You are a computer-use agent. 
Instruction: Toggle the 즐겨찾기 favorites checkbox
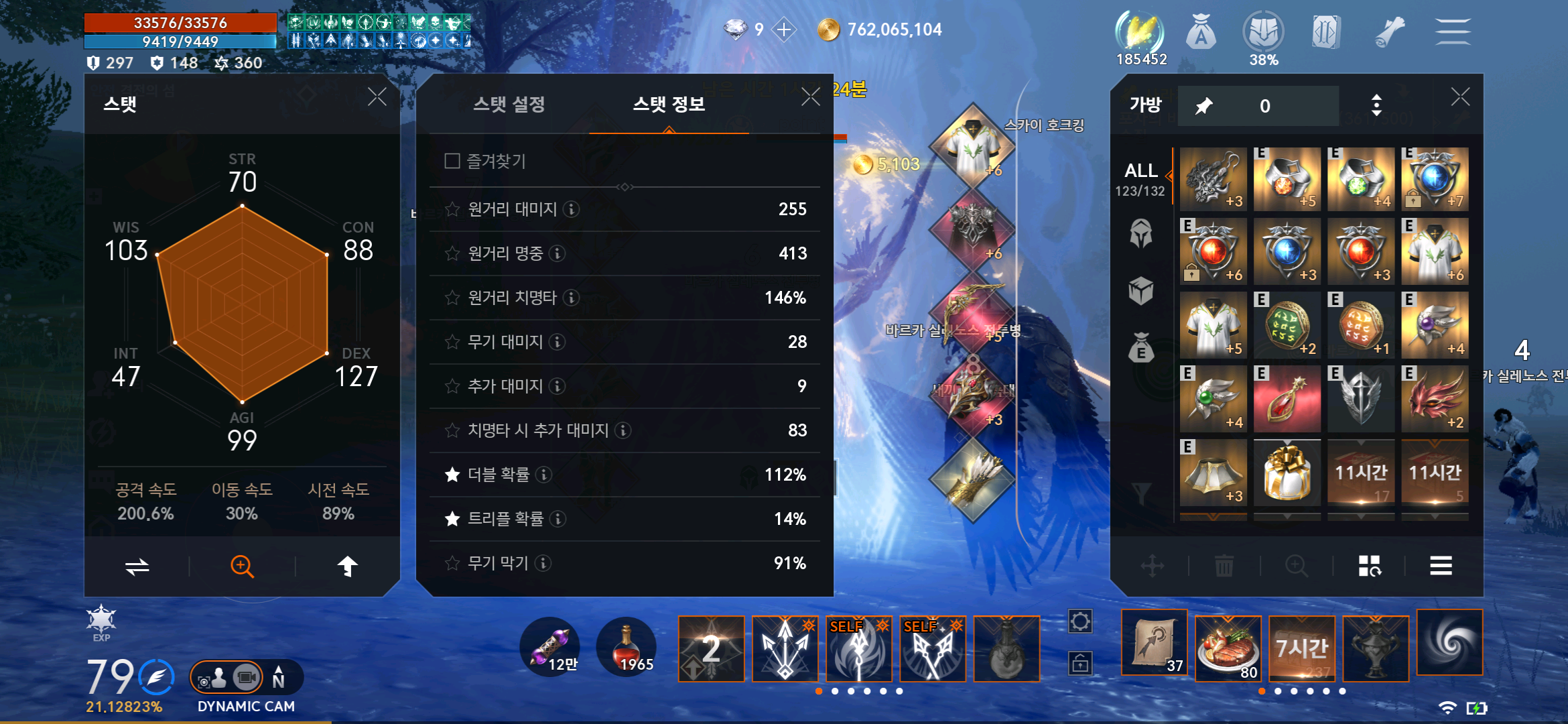pyautogui.click(x=452, y=162)
